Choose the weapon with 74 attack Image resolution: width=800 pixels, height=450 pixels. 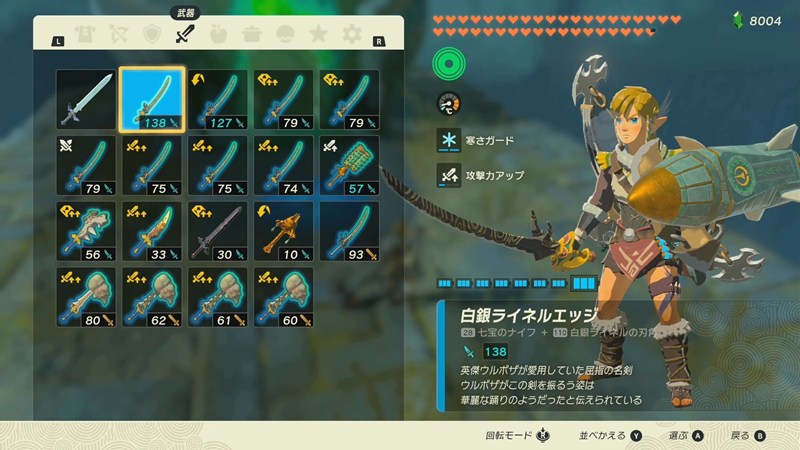point(284,165)
